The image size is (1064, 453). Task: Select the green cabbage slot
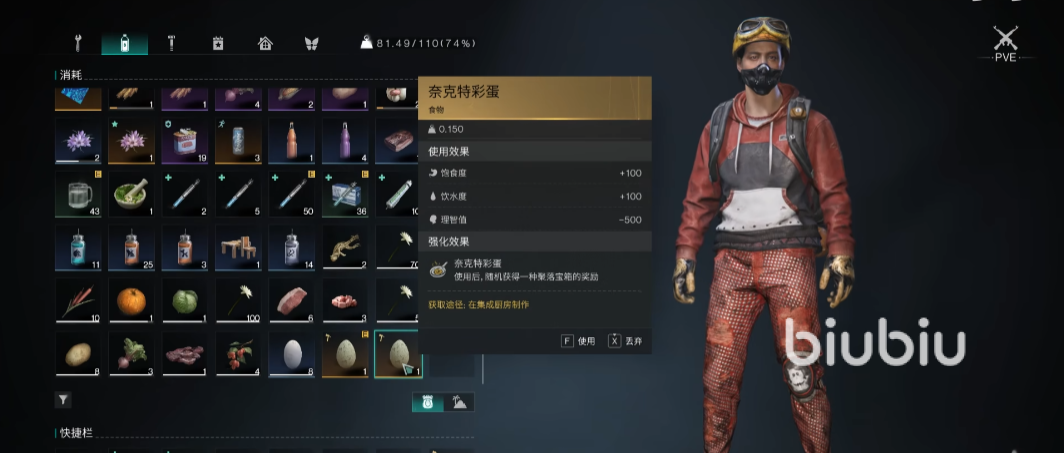point(184,301)
